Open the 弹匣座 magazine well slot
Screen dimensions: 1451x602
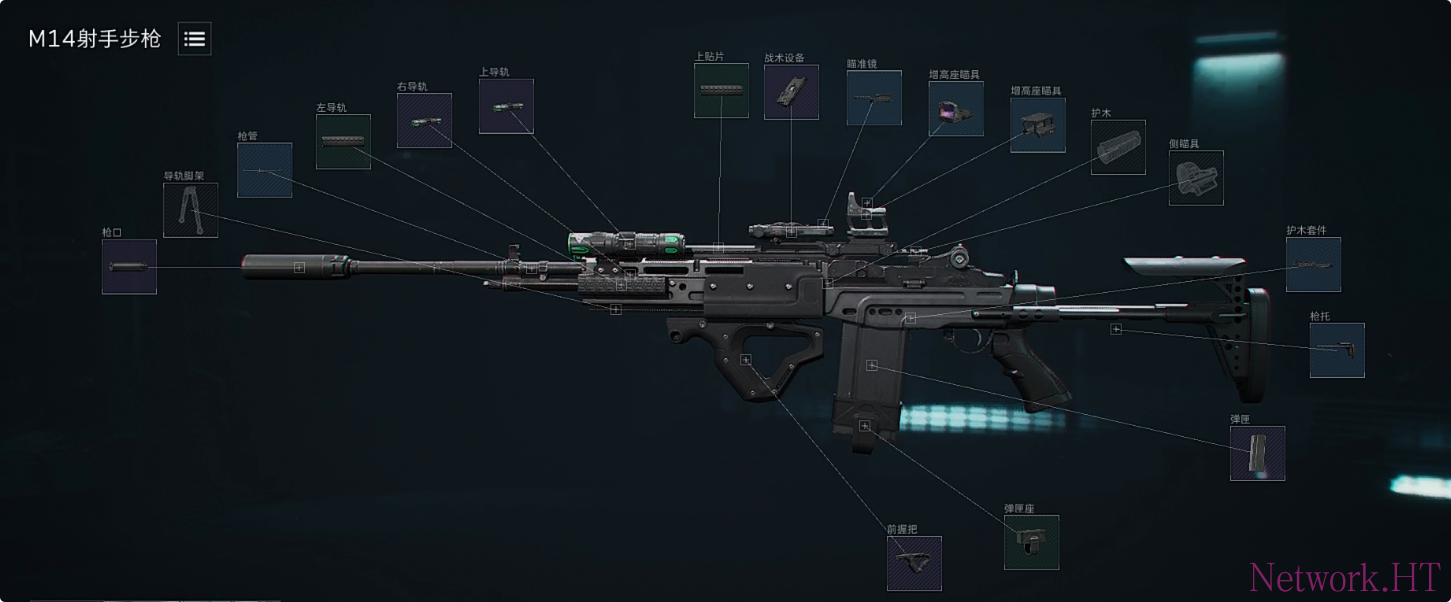[1031, 542]
